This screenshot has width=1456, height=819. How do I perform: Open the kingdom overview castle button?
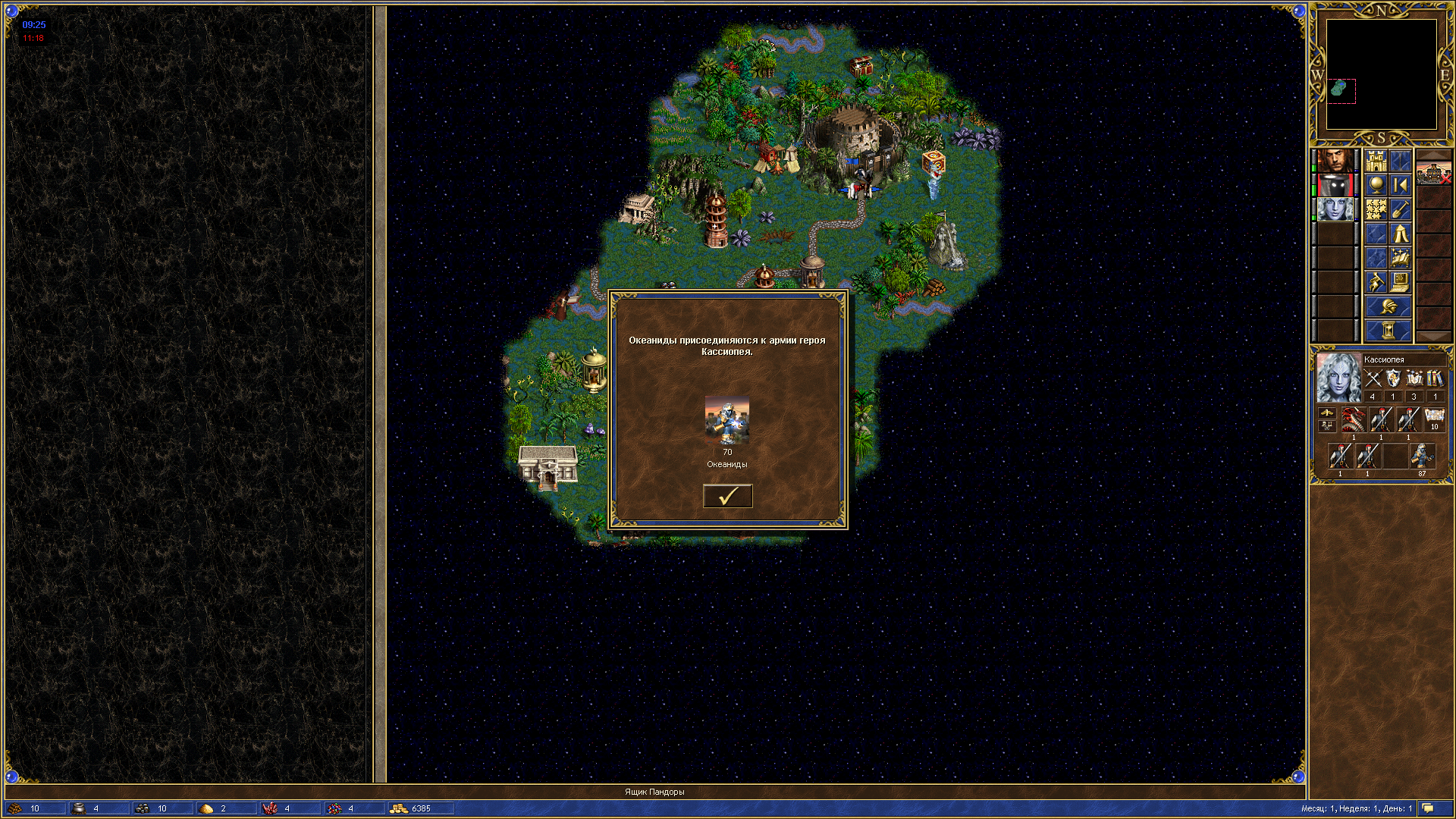point(1376,161)
